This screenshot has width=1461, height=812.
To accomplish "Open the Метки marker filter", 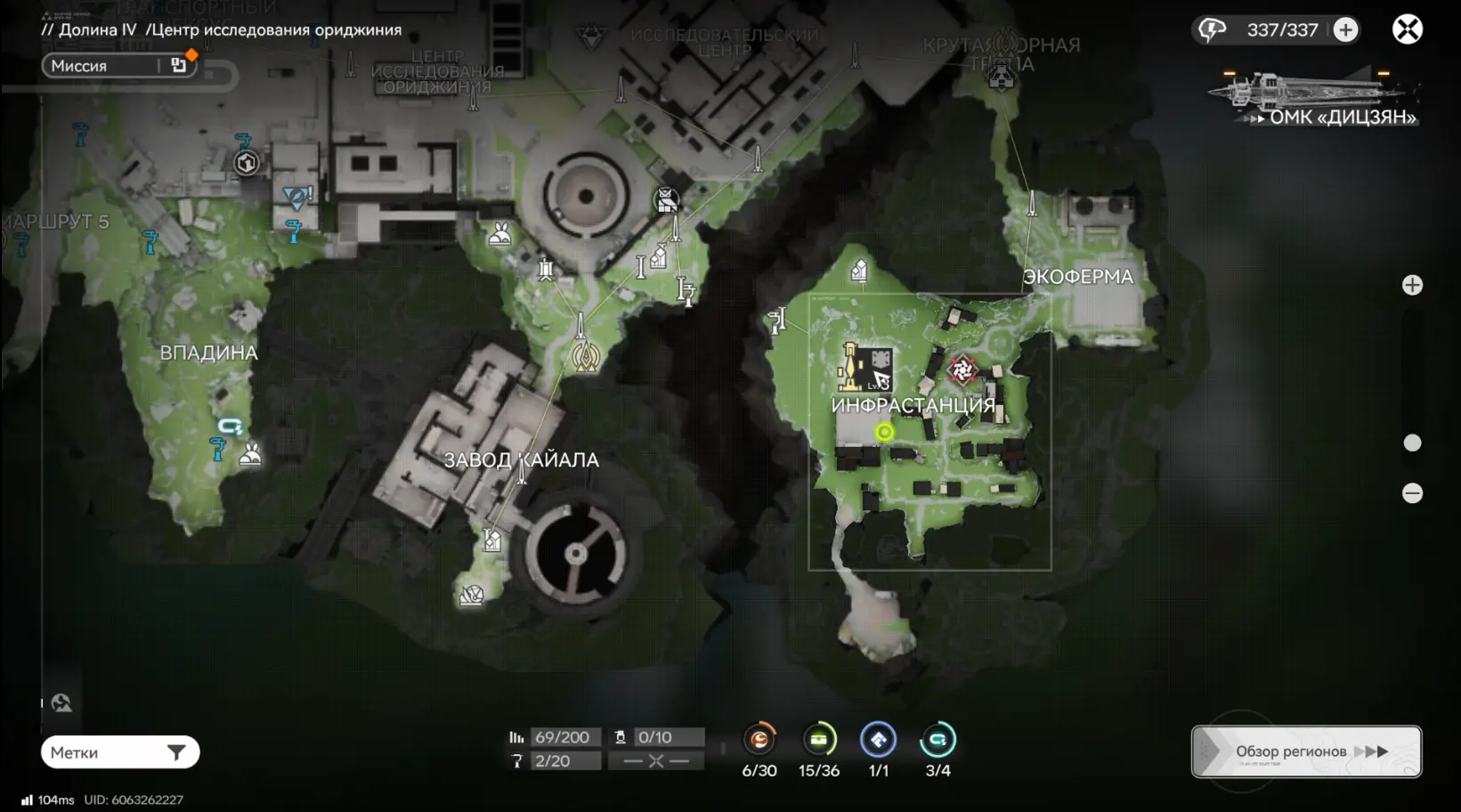I will [120, 752].
